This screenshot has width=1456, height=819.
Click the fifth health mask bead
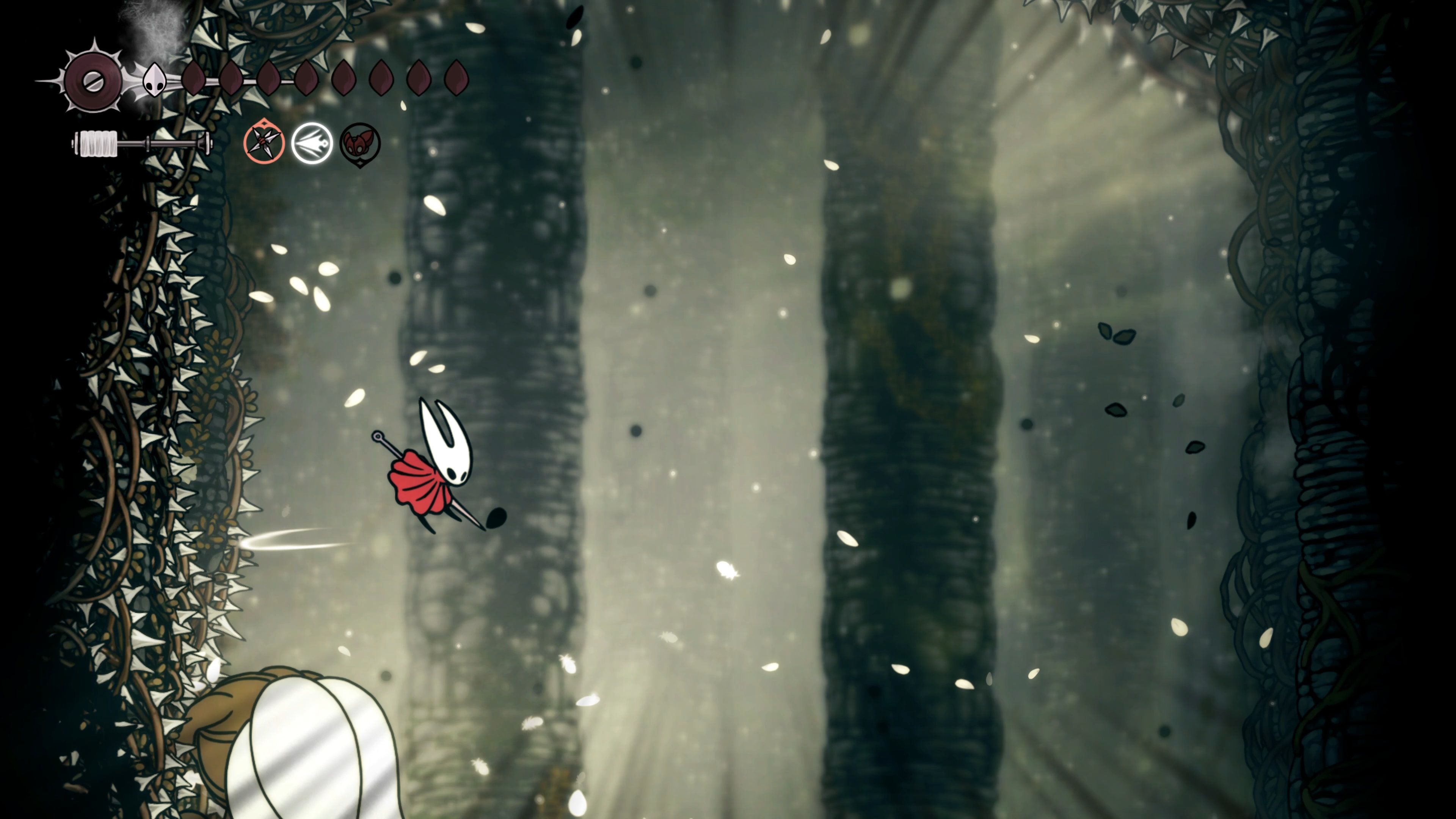pos(344,79)
